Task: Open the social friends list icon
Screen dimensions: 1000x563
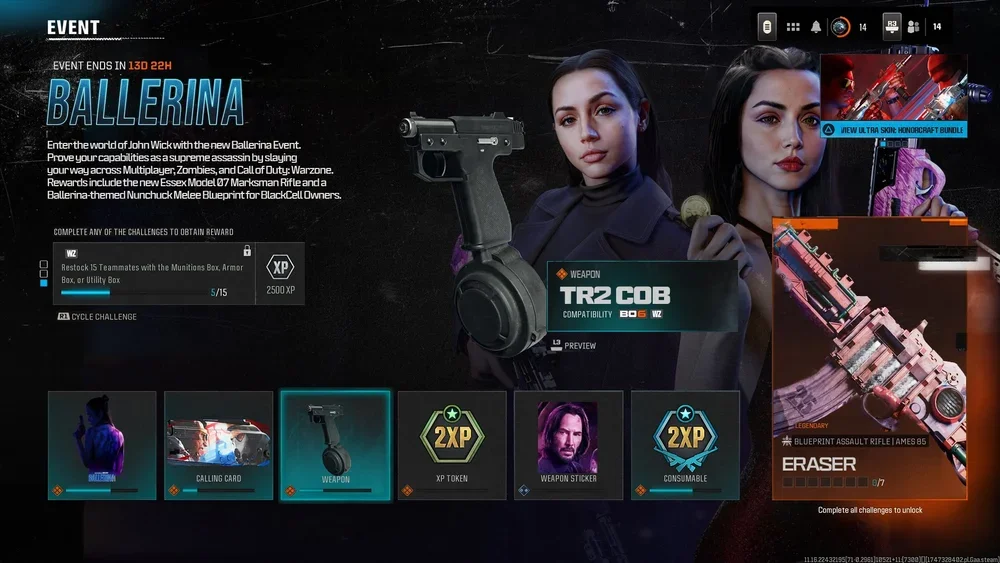Action: click(x=913, y=27)
